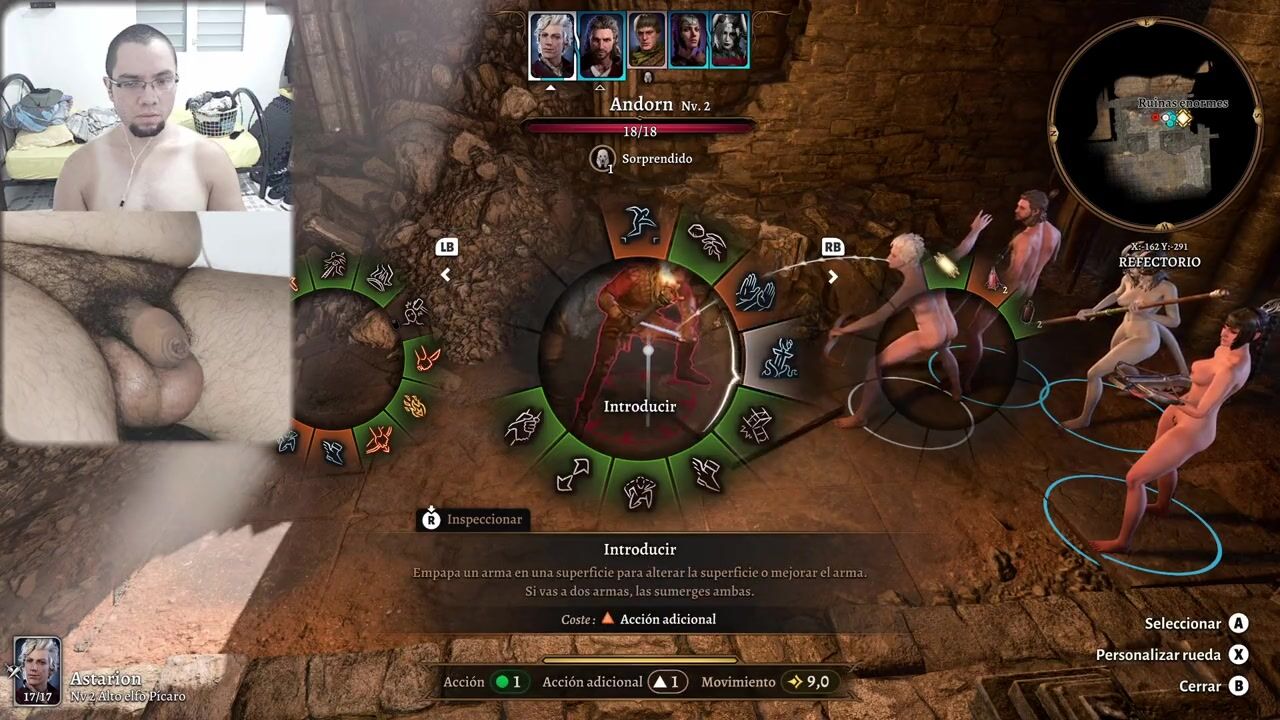The height and width of the screenshot is (720, 1280).
Task: Choose the running figure action atop the wheel
Action: (637, 224)
